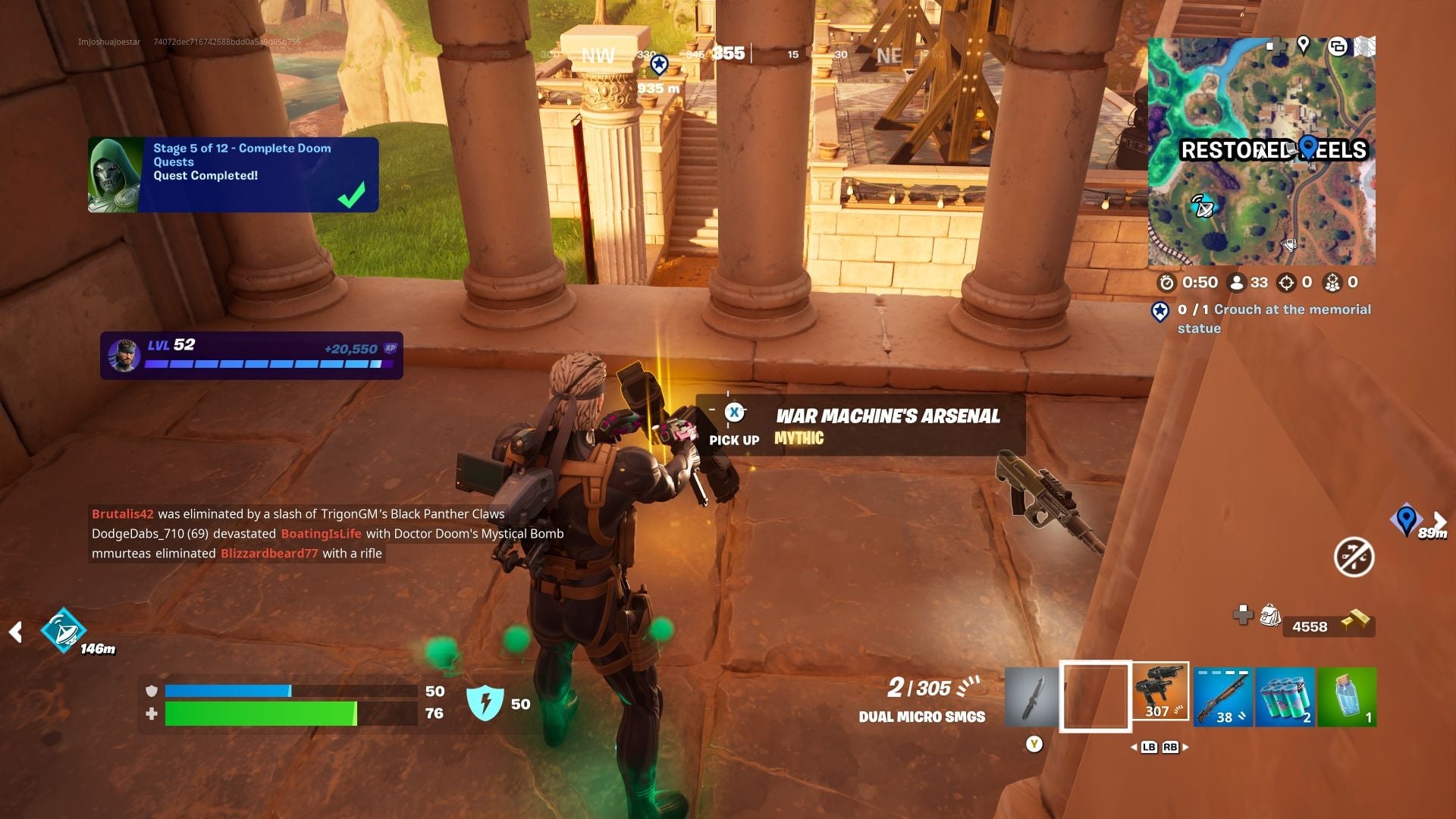Click the backpack inventory icon near the gold count
This screenshot has width=1456, height=819.
[x=1269, y=616]
